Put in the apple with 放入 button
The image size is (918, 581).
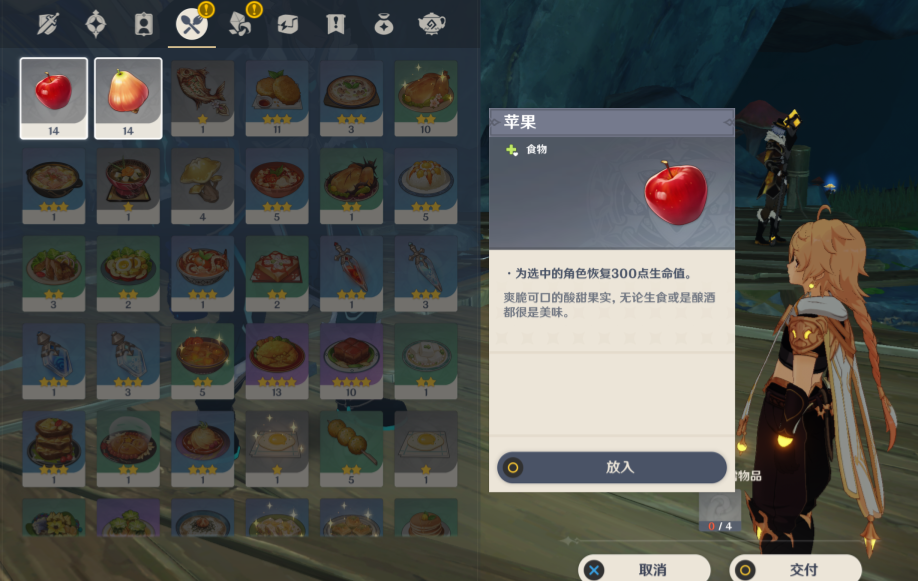coord(612,467)
